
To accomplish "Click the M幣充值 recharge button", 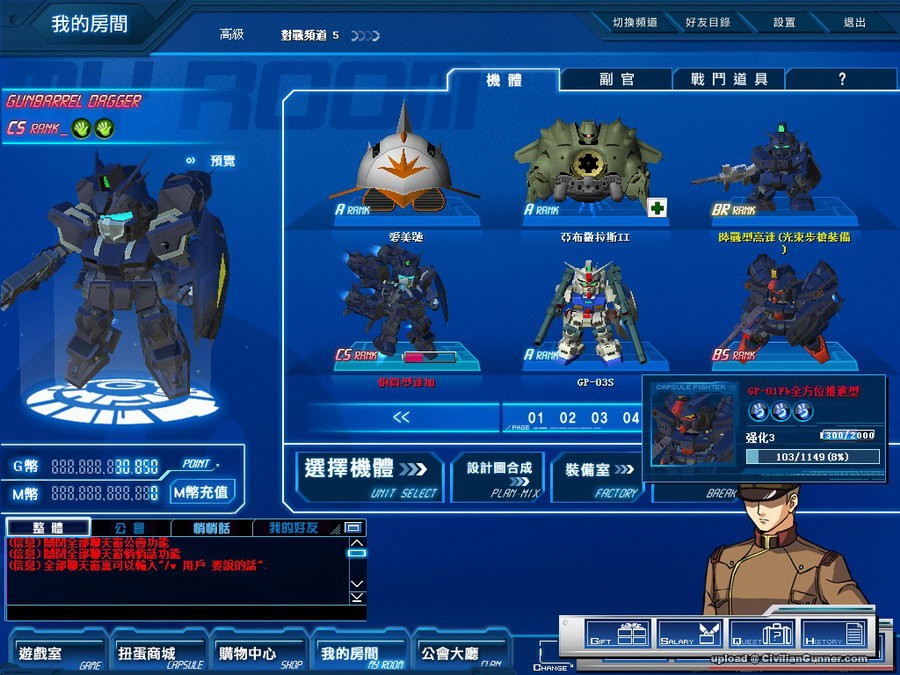I will pyautogui.click(x=201, y=492).
